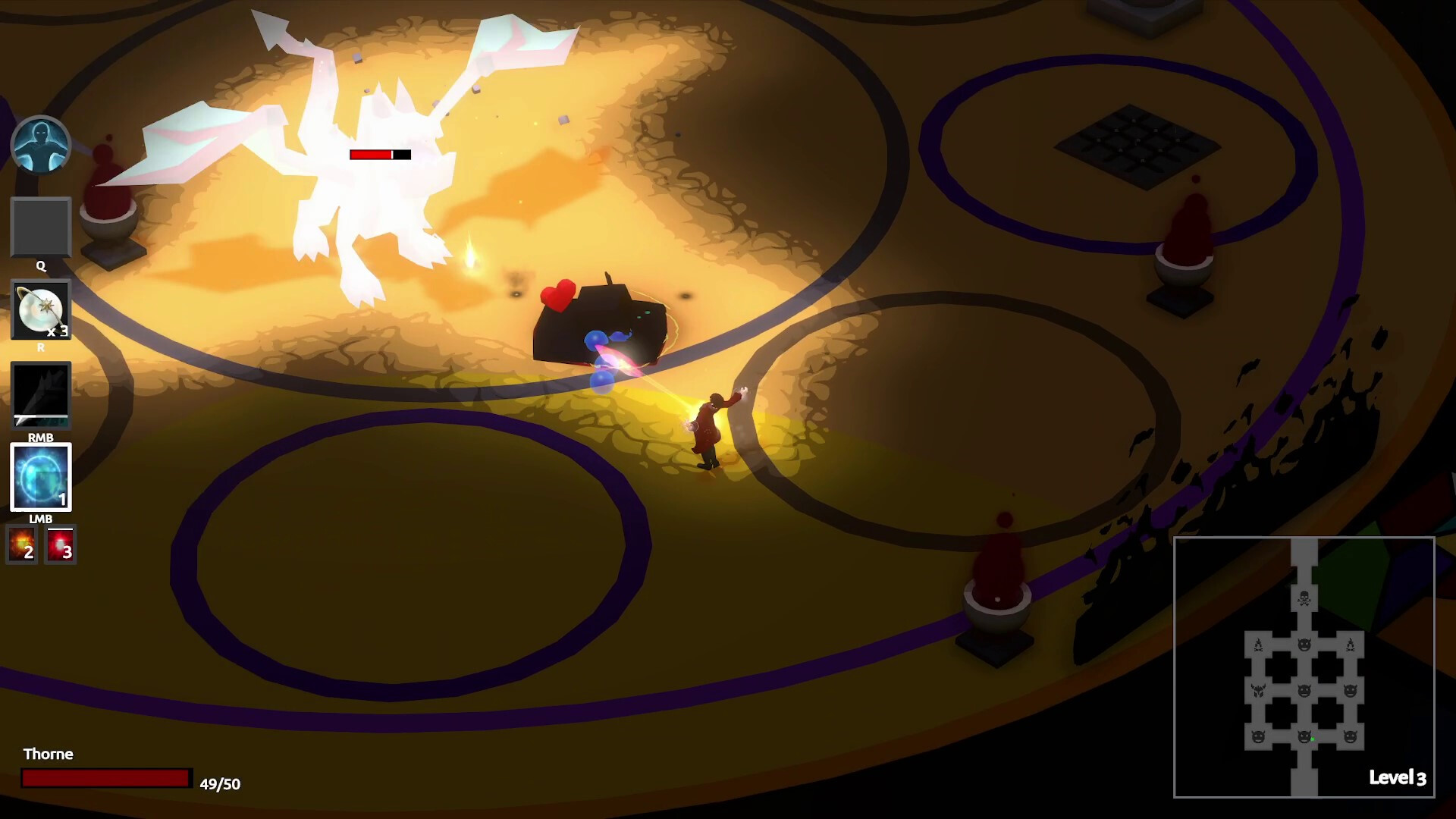The height and width of the screenshot is (819, 1456).
Task: Click the Thorne name label
Action: coord(48,754)
